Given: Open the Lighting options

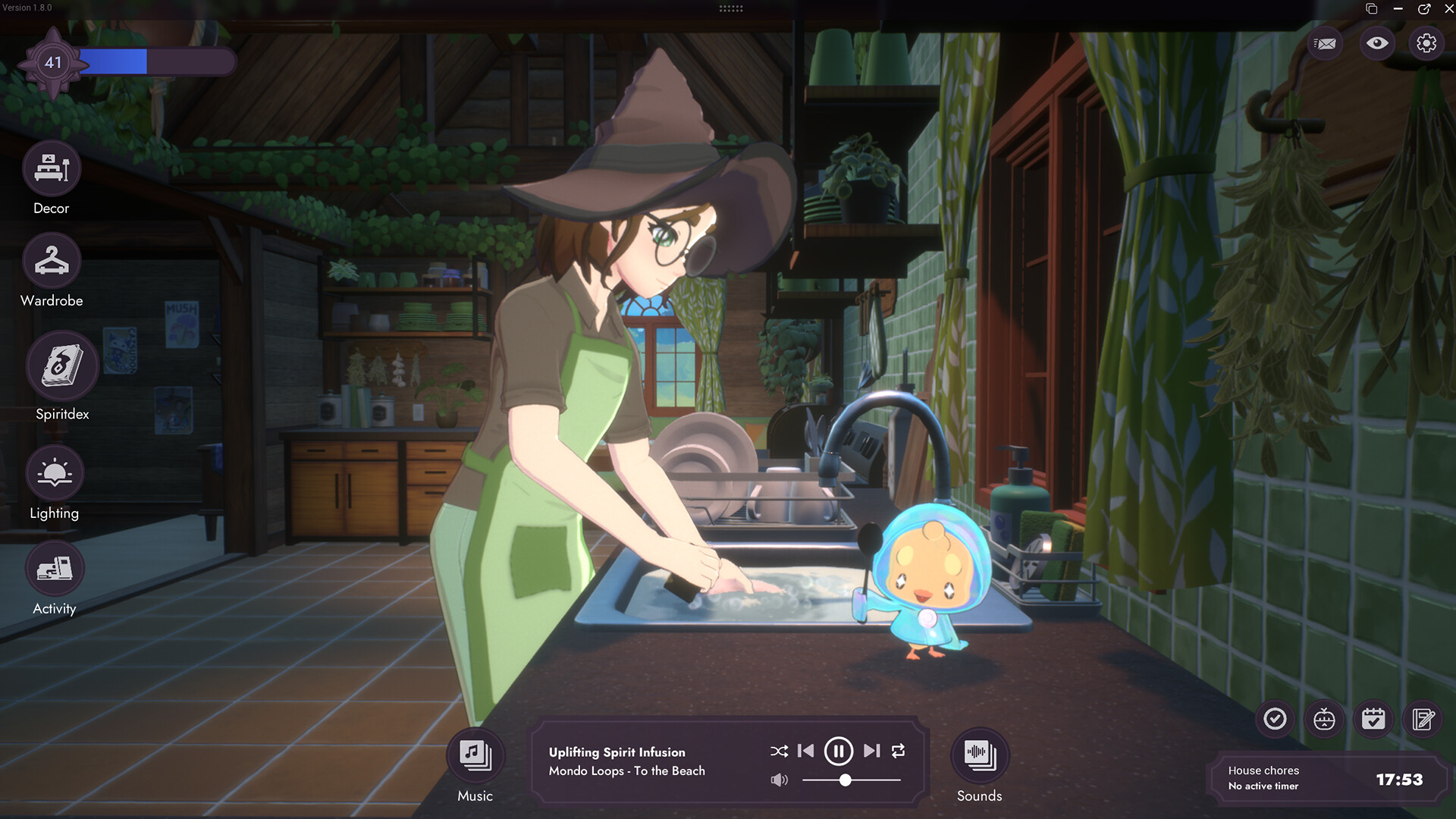Looking at the screenshot, I should point(55,473).
